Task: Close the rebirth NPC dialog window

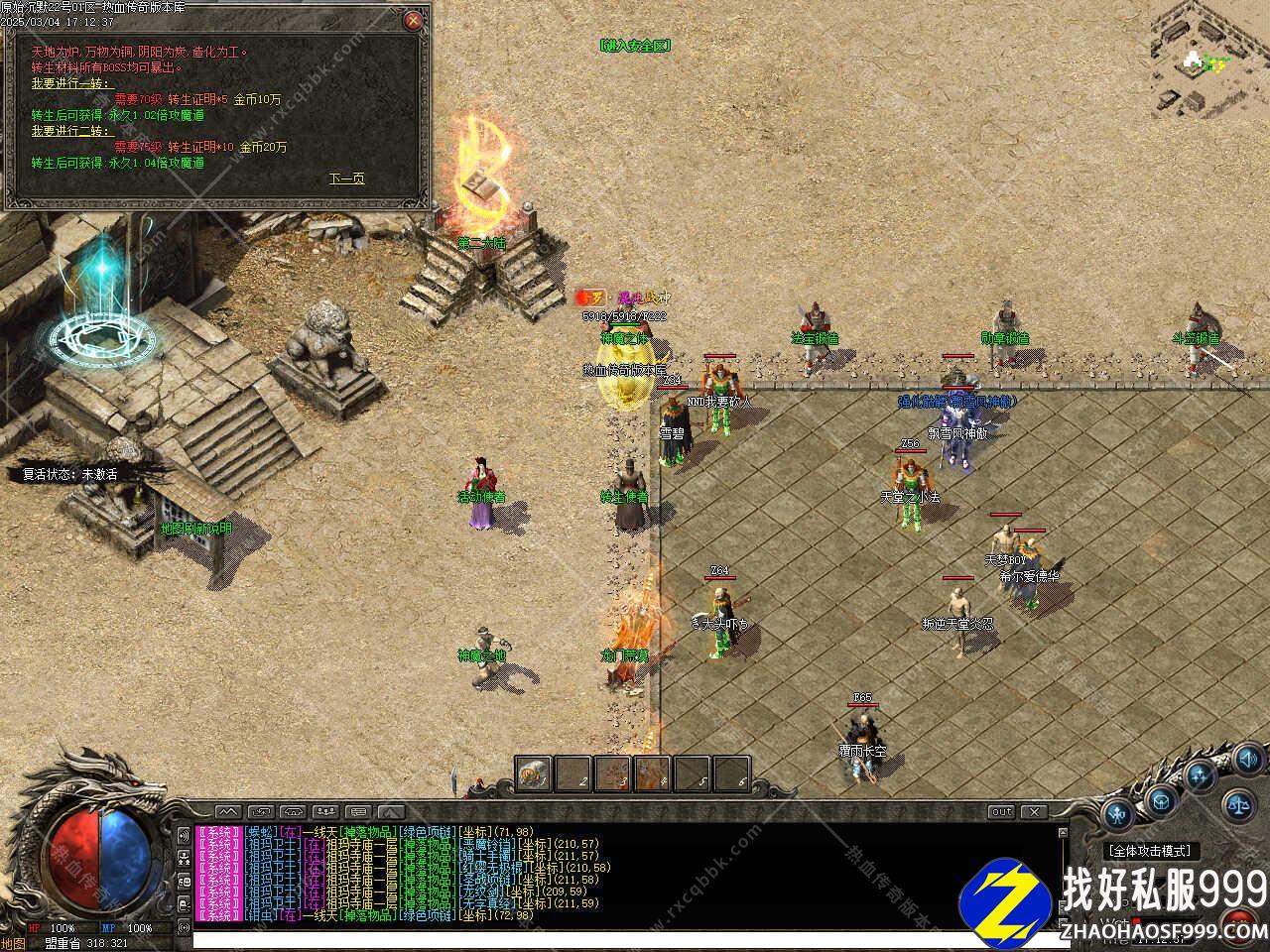Action: coord(414,20)
